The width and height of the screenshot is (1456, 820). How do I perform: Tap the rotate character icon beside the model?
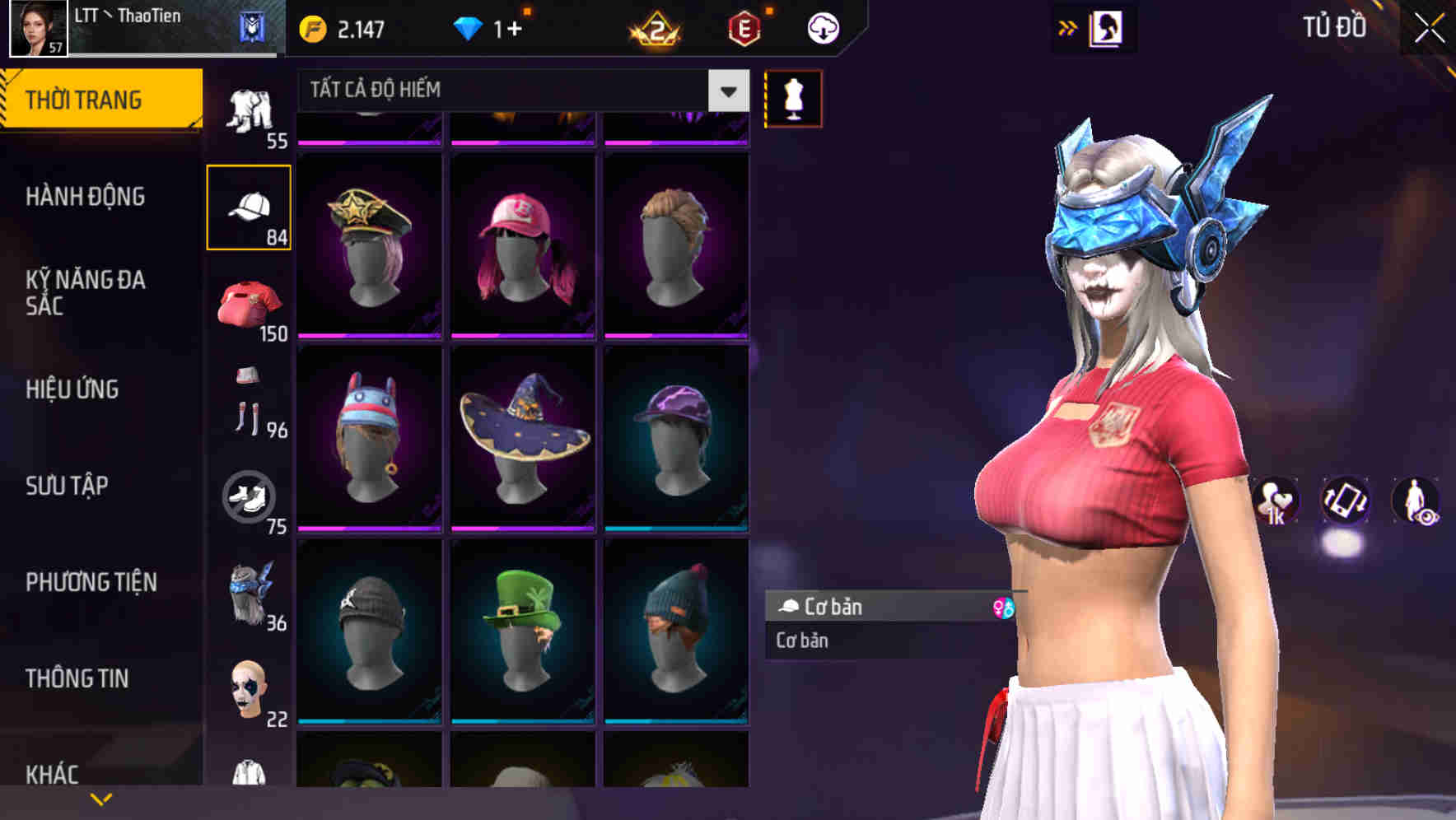[1345, 502]
